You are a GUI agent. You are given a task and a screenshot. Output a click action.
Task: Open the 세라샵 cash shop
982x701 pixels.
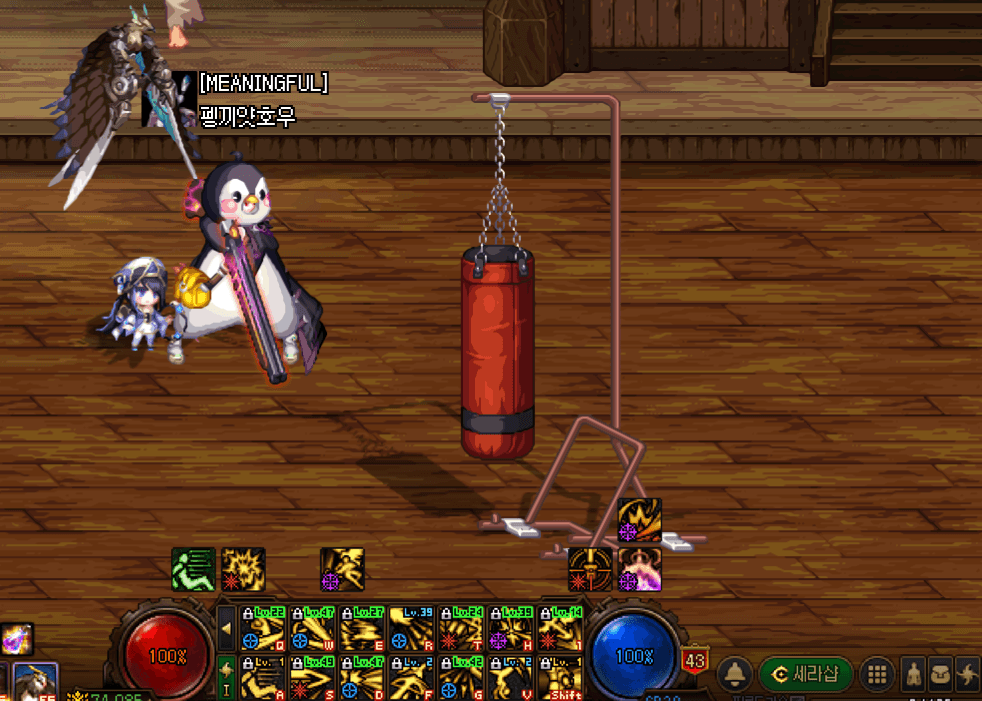click(805, 672)
